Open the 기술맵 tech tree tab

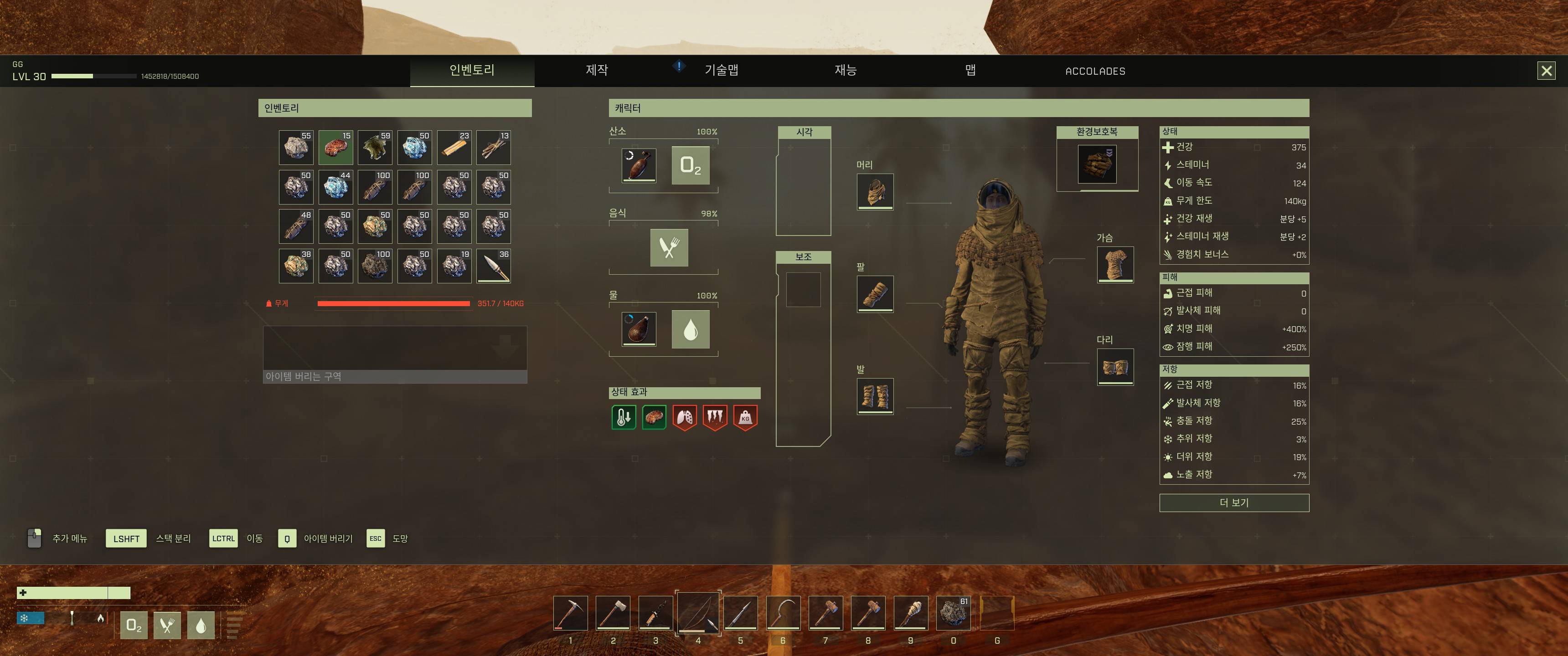(x=721, y=71)
